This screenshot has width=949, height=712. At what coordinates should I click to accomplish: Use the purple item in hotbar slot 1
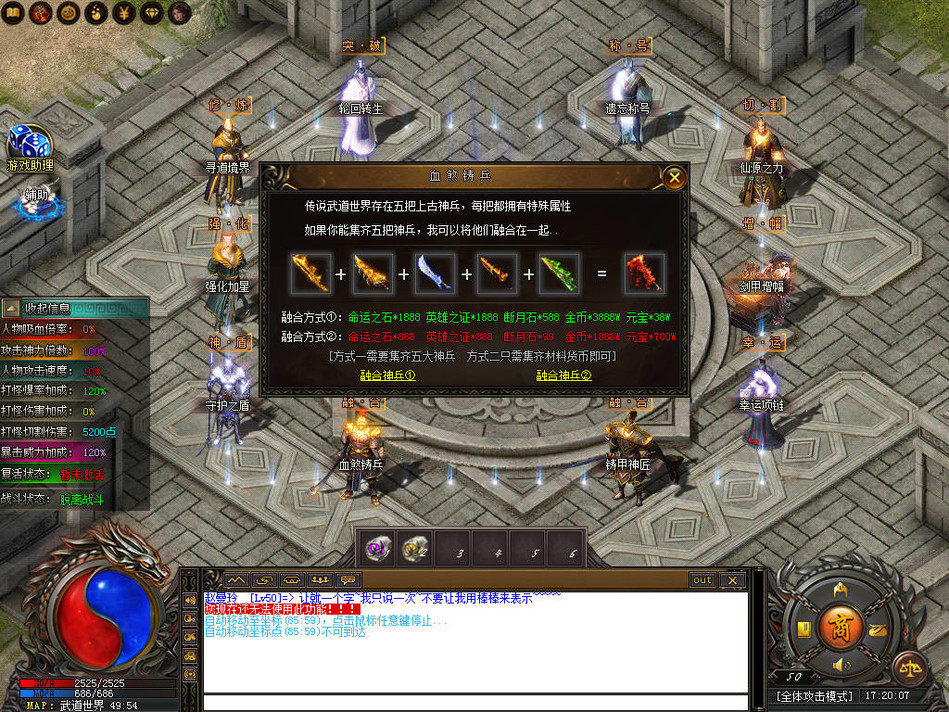[378, 548]
